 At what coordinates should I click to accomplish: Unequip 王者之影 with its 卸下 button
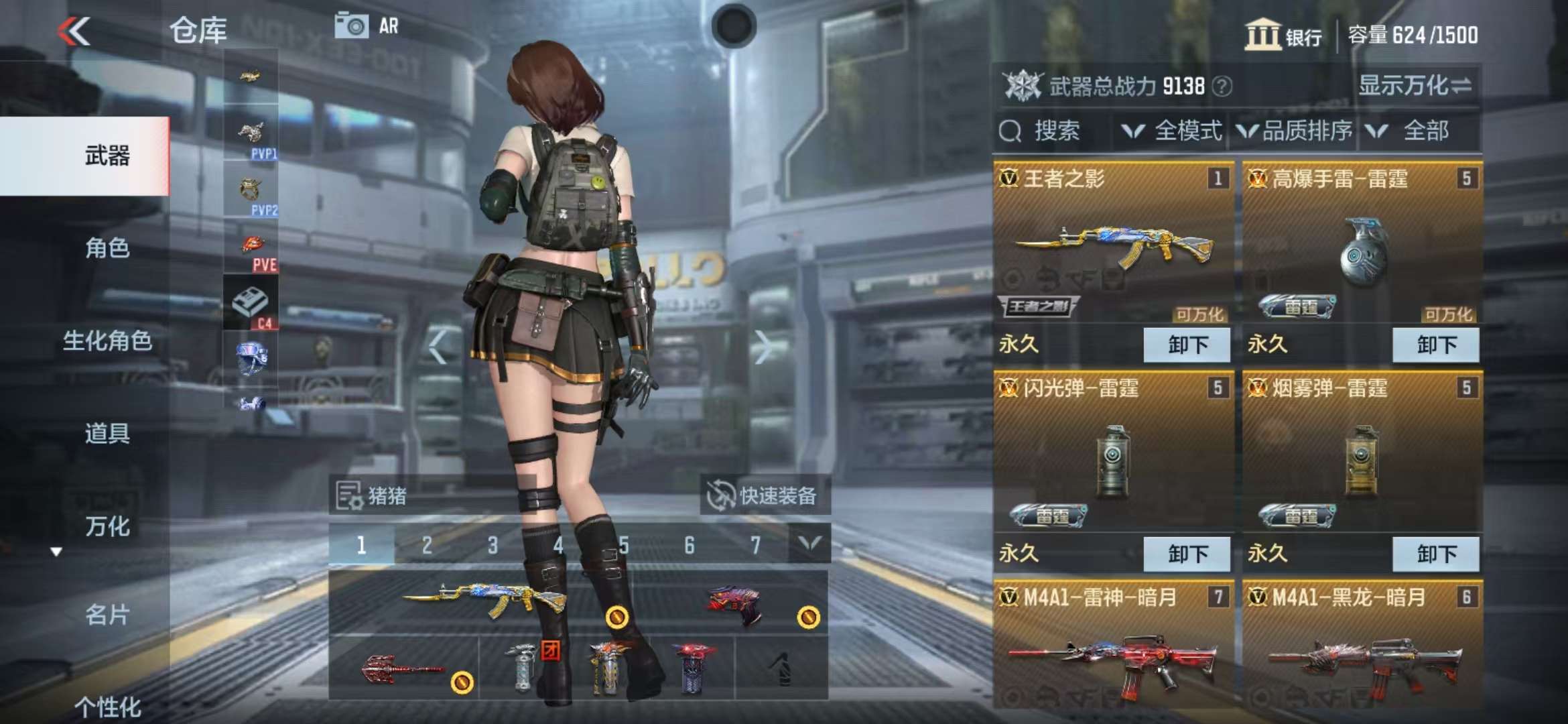(1187, 345)
